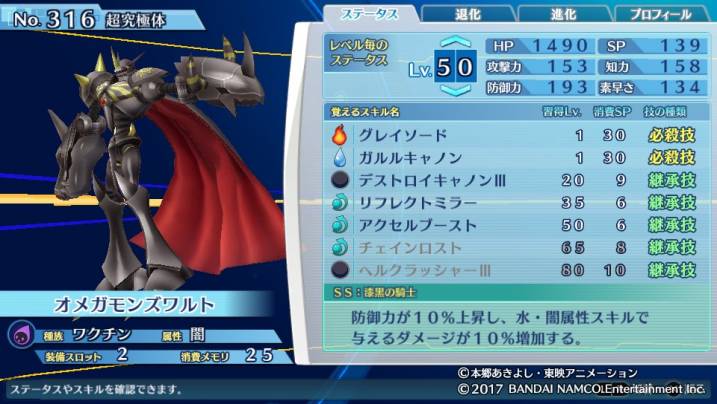Image resolution: width=717 pixels, height=404 pixels.
Task: Decrease level with the down arrow below Lv. 50
Action: tap(455, 90)
